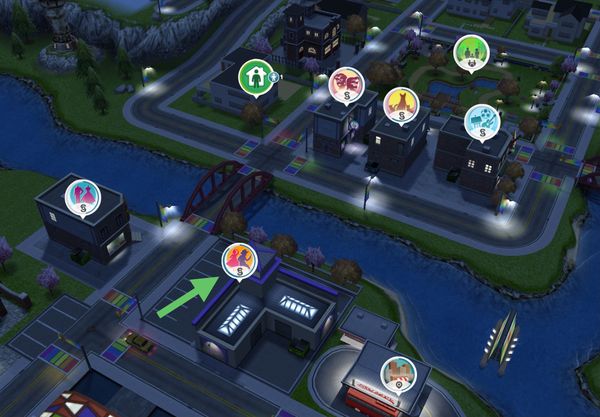This screenshot has width=600, height=417.
Task: Open the theater masks lot marker
Action: pyautogui.click(x=346, y=83)
